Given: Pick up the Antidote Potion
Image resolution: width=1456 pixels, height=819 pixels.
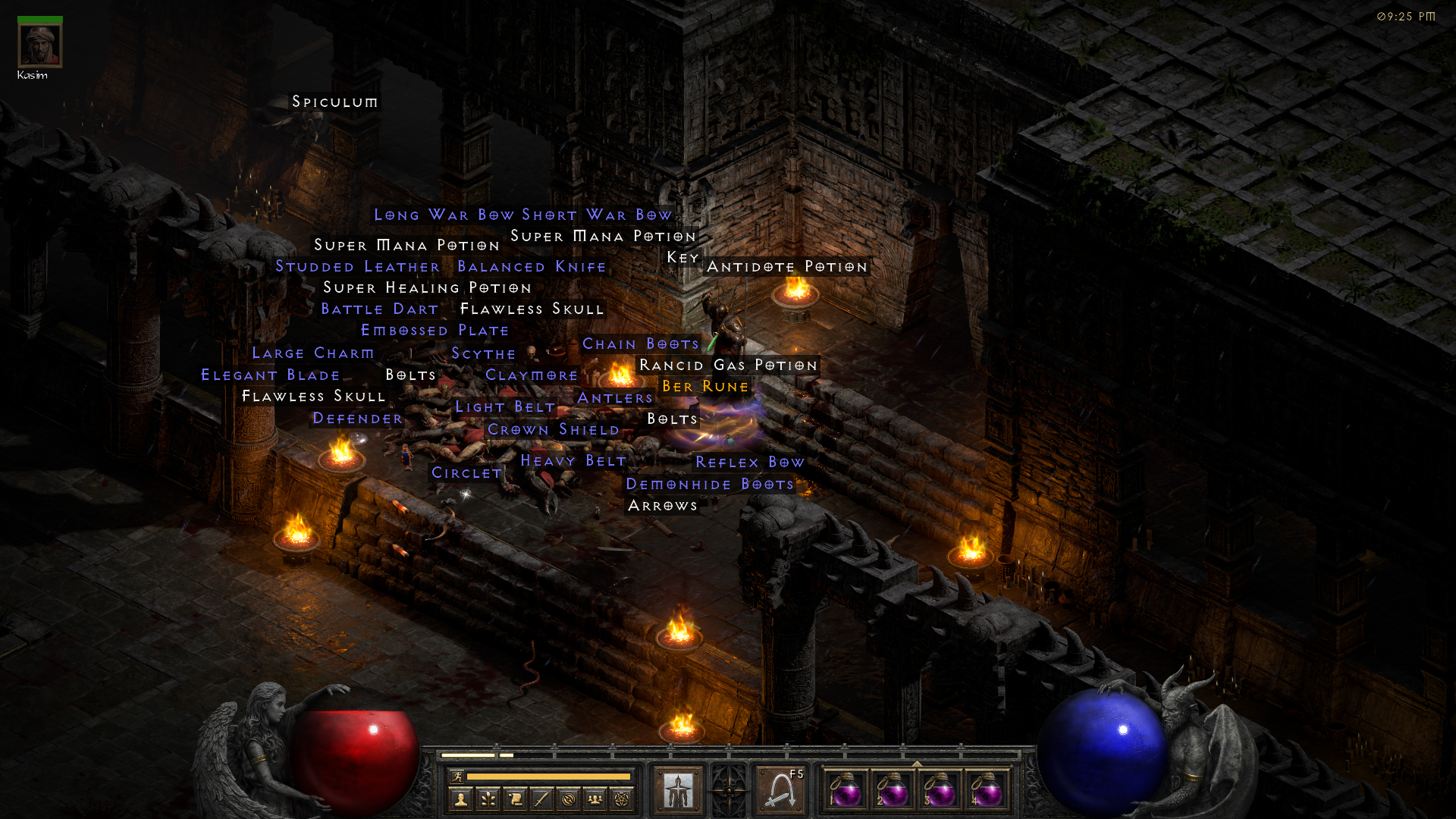Looking at the screenshot, I should point(787,267).
